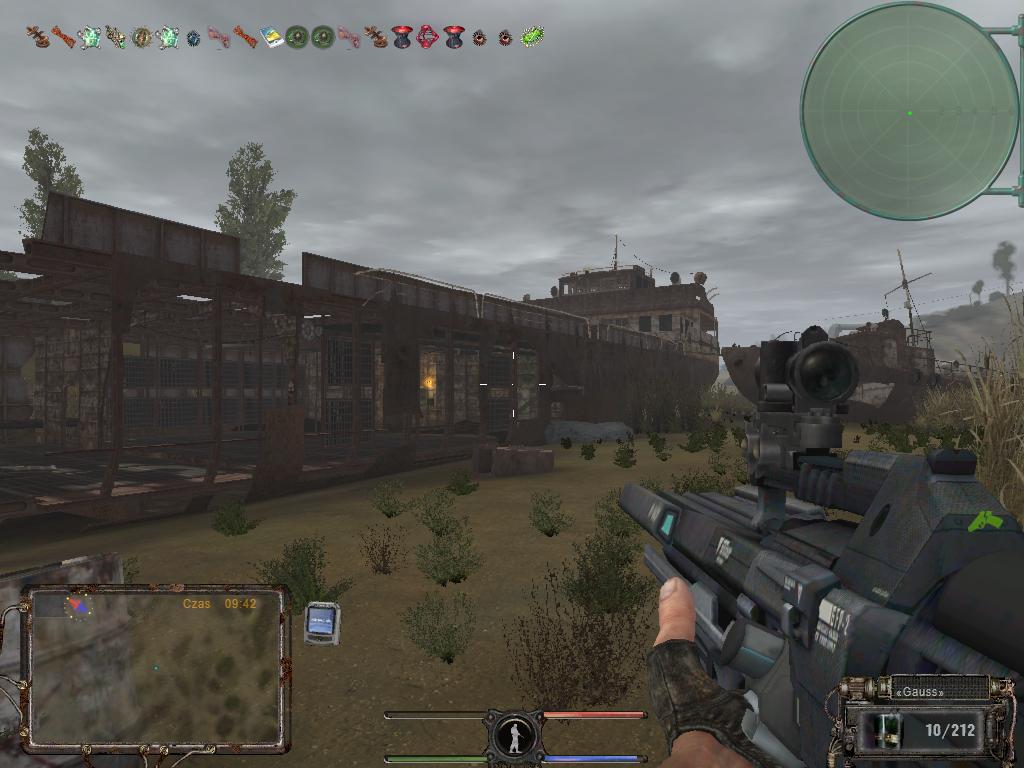
Task: Click the rectangular terrain minimap
Action: [155, 668]
